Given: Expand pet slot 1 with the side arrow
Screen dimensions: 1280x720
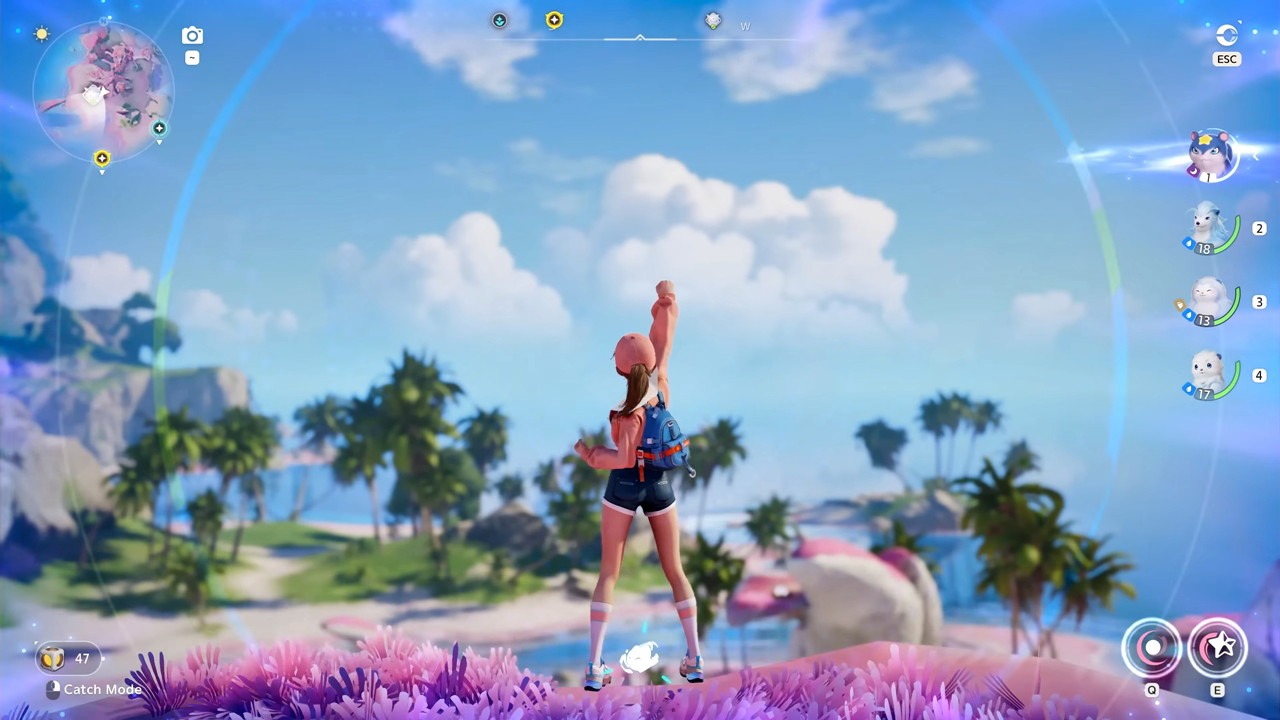Looking at the screenshot, I should (x=1255, y=157).
